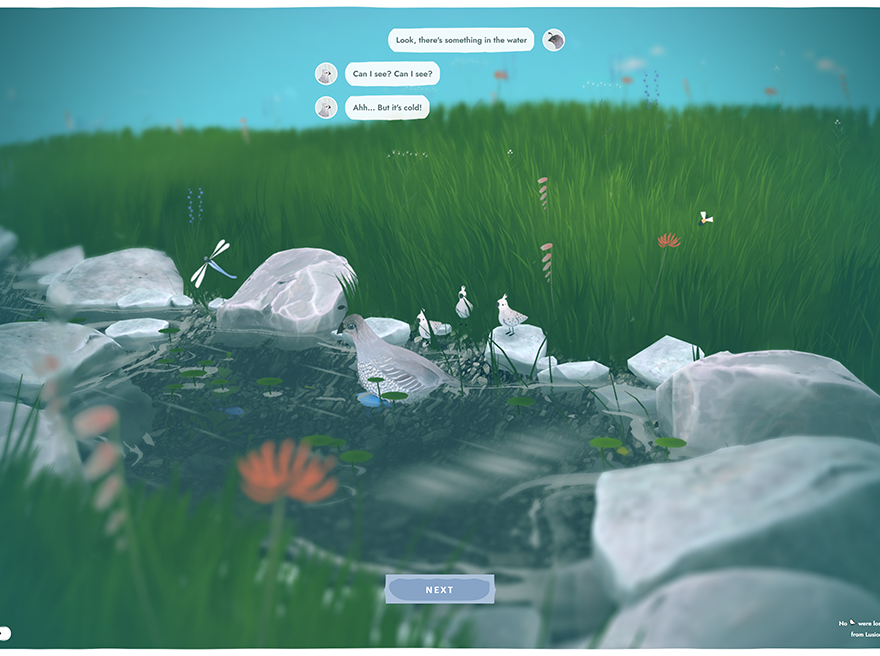Image resolution: width=880 pixels, height=656 pixels.
Task: Click the white round button in the corner
Action: (x=4, y=632)
